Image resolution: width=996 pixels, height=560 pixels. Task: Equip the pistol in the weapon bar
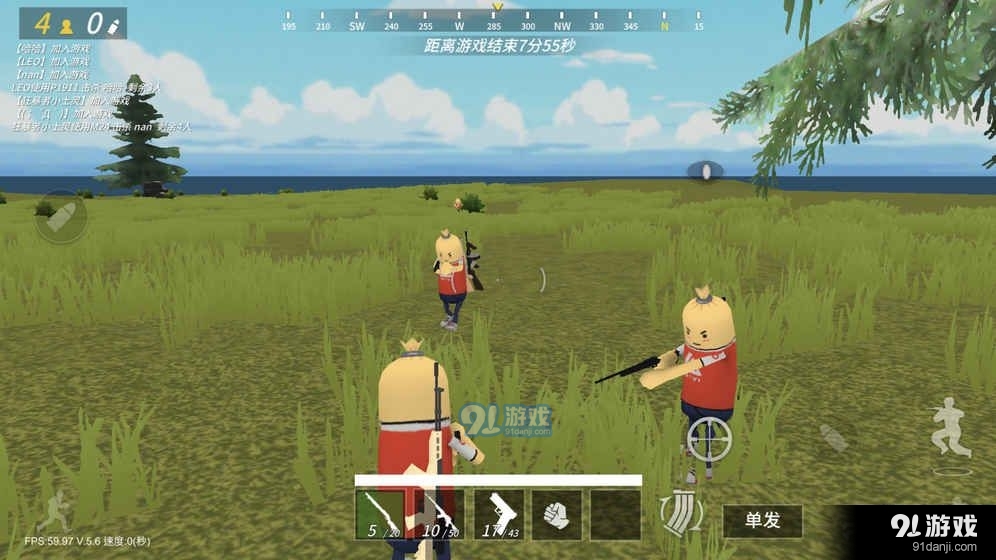coord(498,514)
